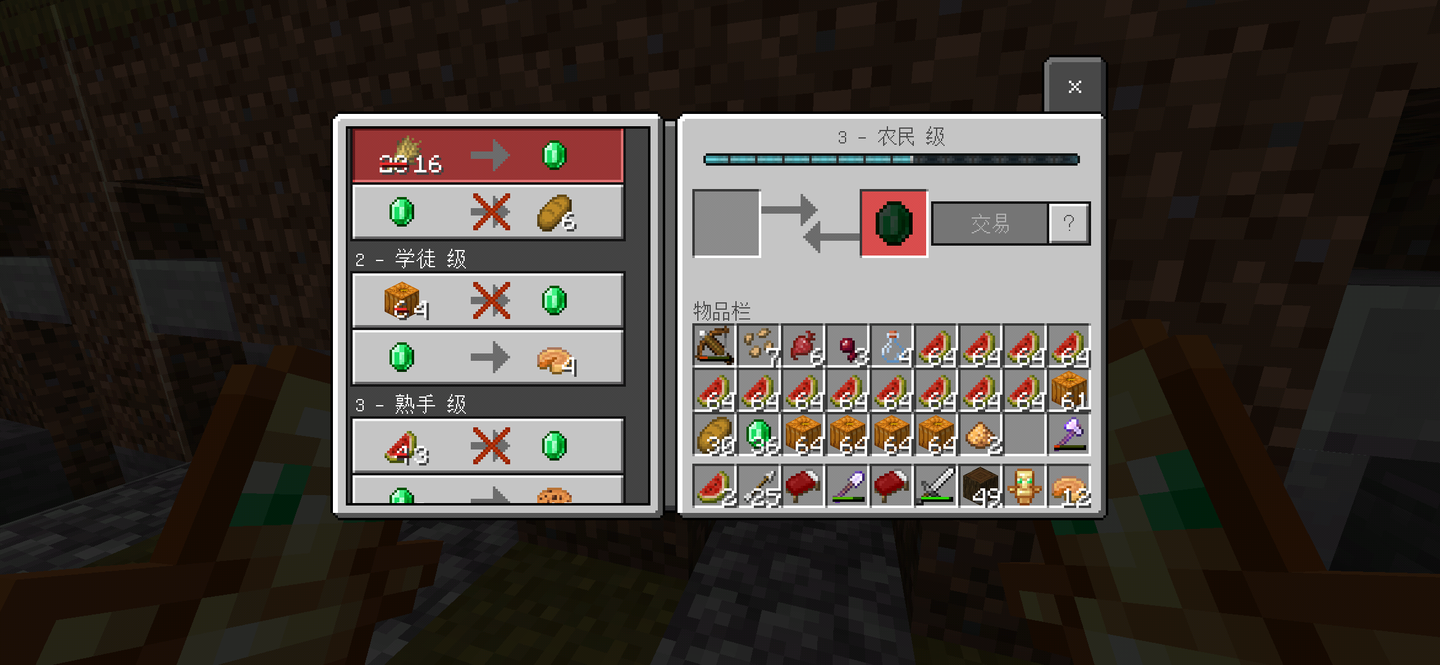Click the emerald stack of 36
The image size is (1440, 665).
[759, 435]
